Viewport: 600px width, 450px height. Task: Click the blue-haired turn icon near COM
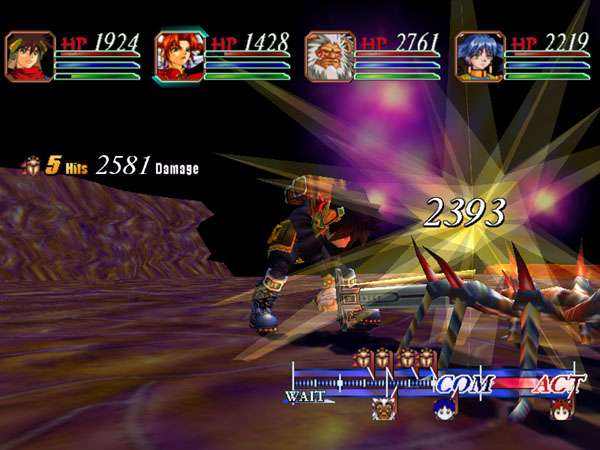click(x=443, y=408)
